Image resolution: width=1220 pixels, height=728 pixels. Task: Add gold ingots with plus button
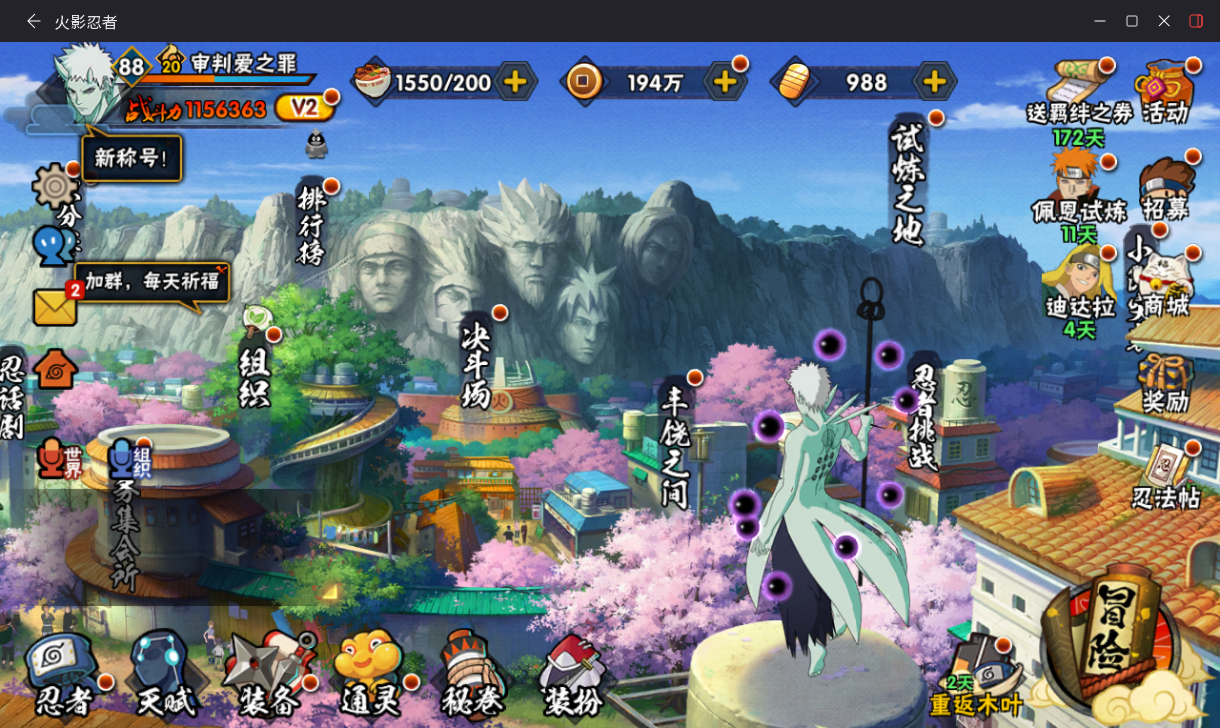933,82
